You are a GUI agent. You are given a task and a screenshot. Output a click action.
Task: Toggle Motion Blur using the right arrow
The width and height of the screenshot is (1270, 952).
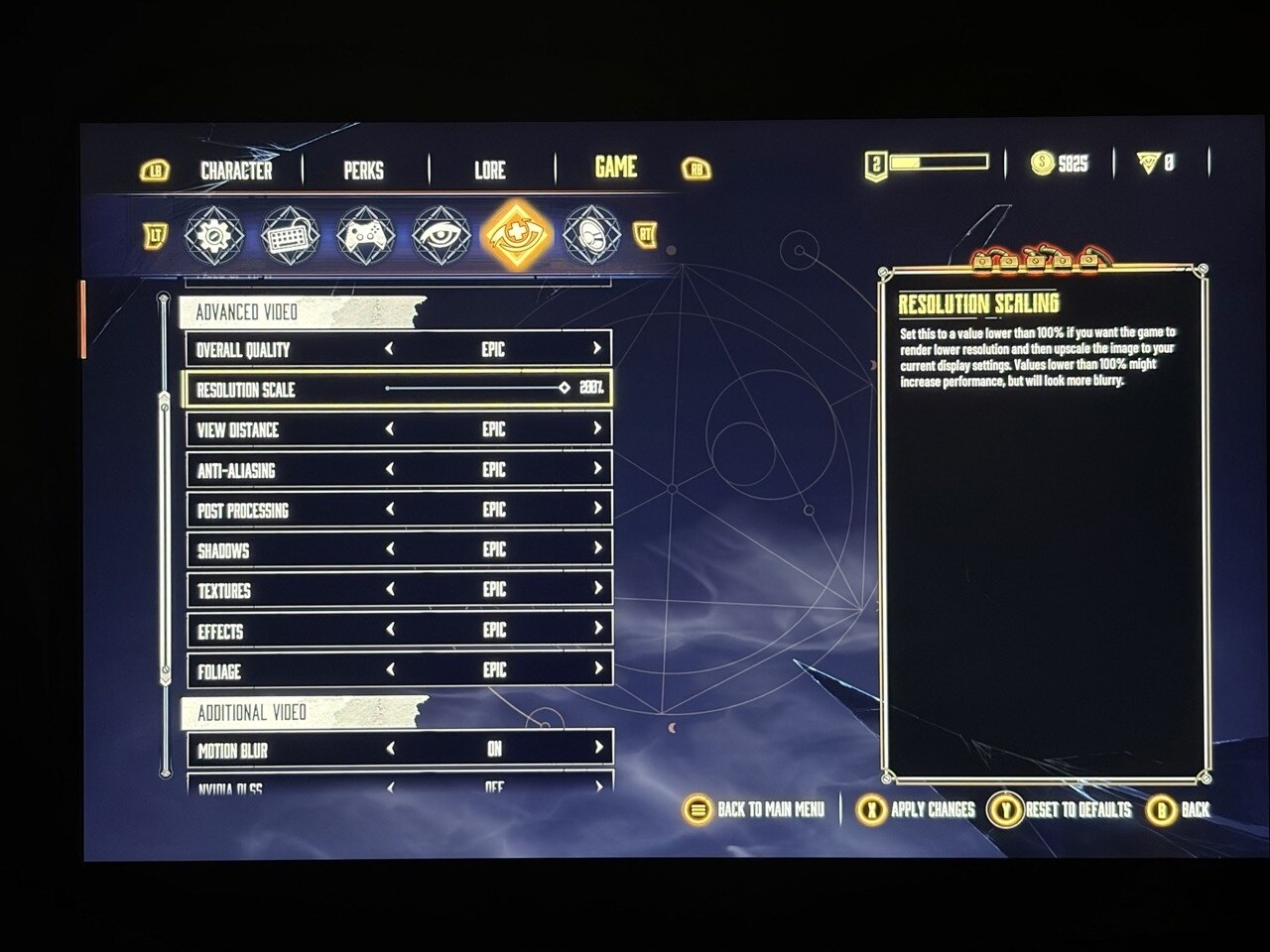click(597, 749)
